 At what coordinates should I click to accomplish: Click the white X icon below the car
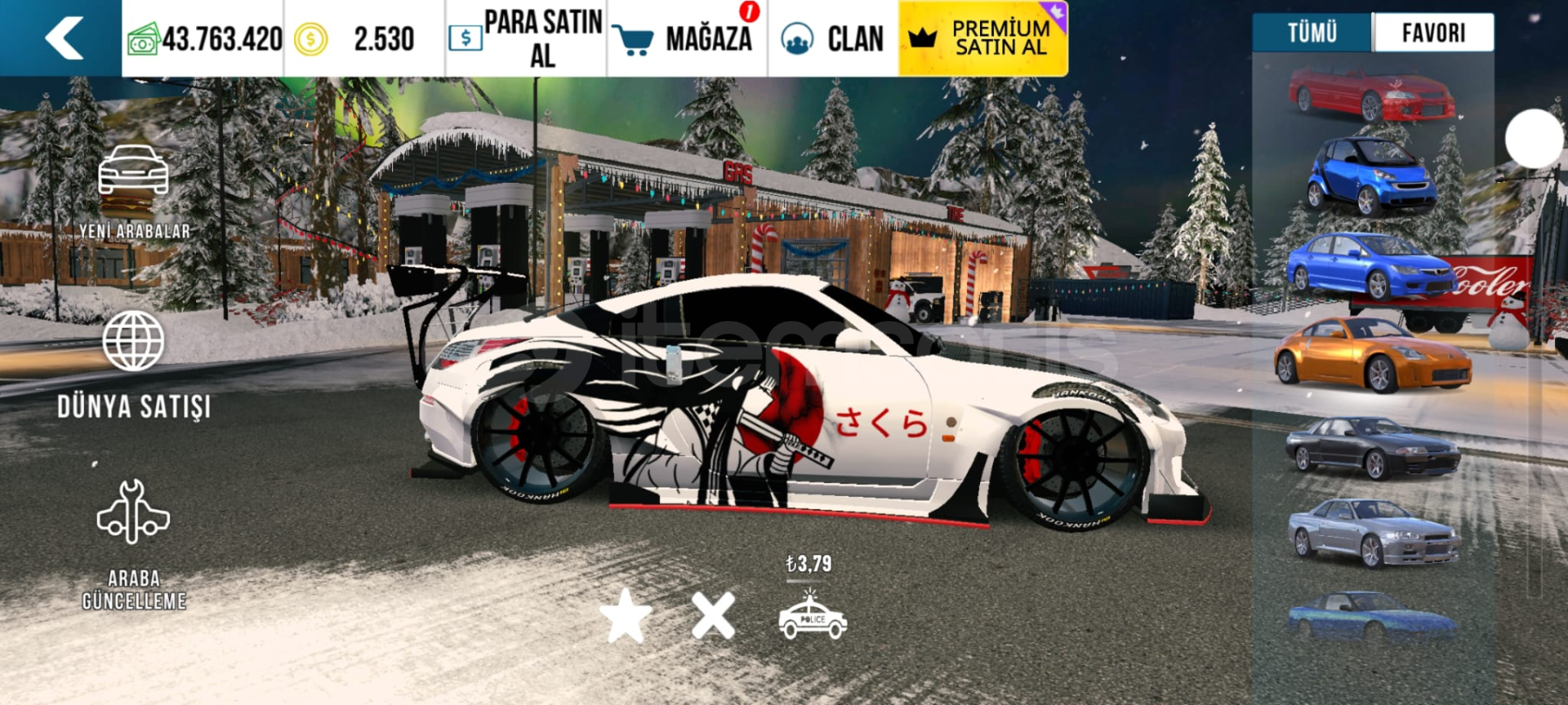point(713,615)
